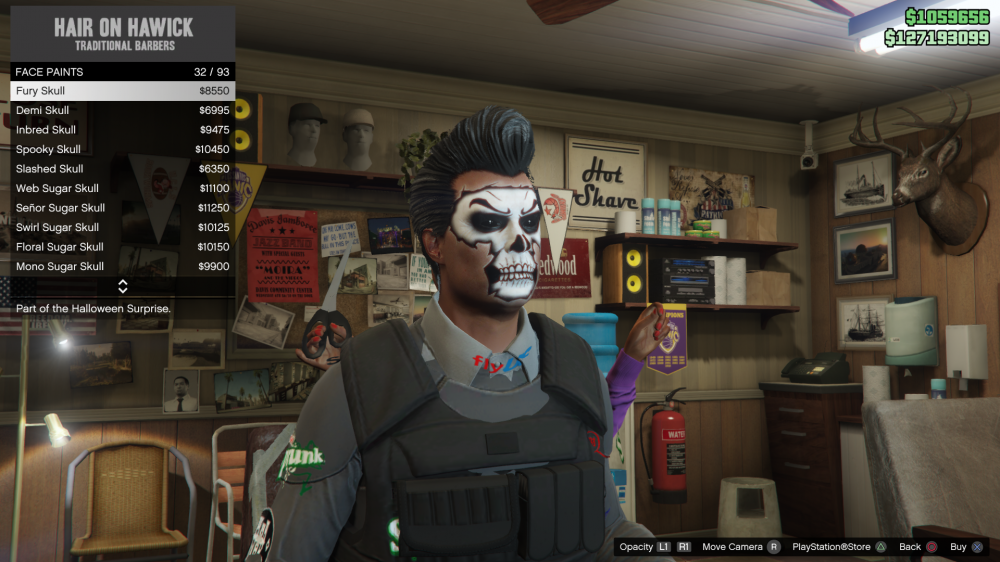1000x562 pixels.
Task: Select the Floral Sugar Skull paint
Action: 122,247
